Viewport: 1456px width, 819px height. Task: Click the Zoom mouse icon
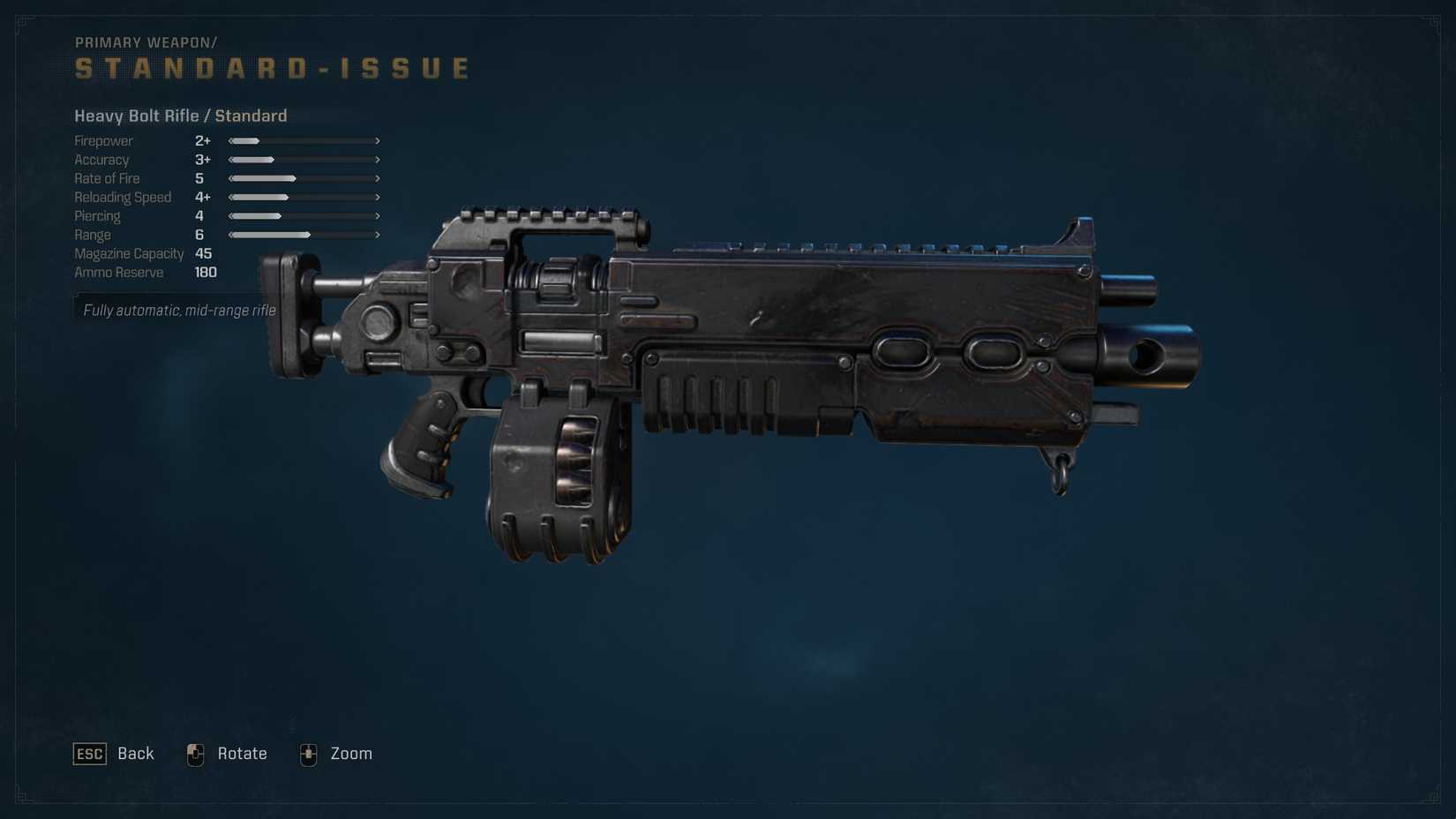click(x=308, y=754)
